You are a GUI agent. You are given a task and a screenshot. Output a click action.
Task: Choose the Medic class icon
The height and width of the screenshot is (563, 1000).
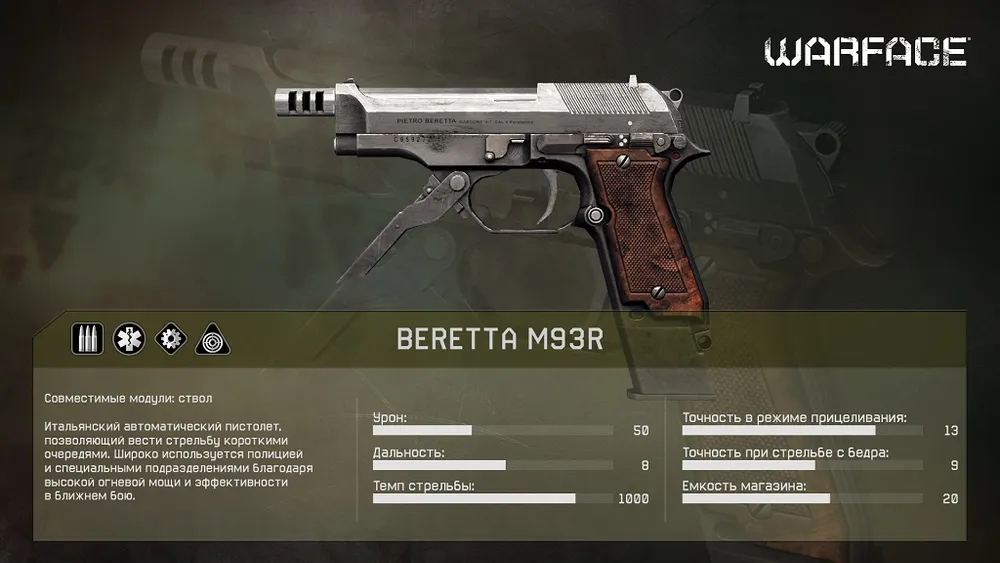click(x=128, y=339)
